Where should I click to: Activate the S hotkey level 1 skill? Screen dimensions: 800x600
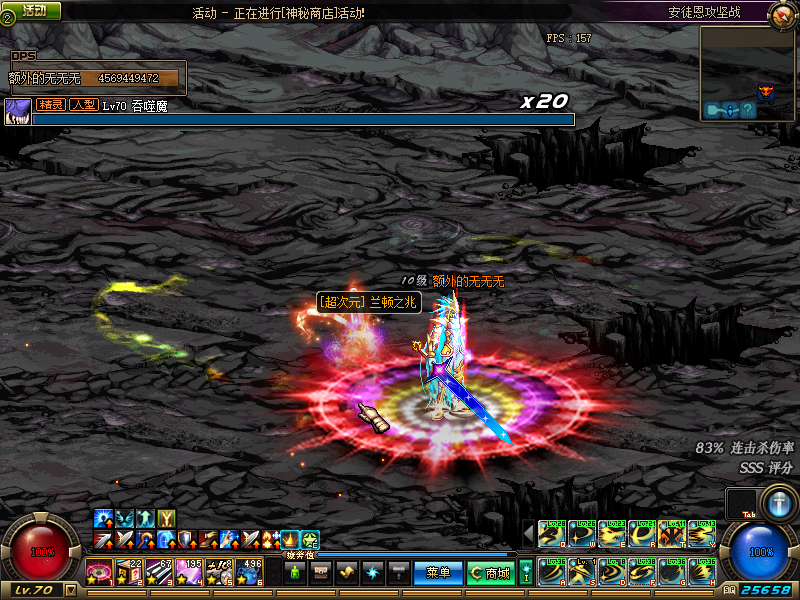[x=581, y=571]
